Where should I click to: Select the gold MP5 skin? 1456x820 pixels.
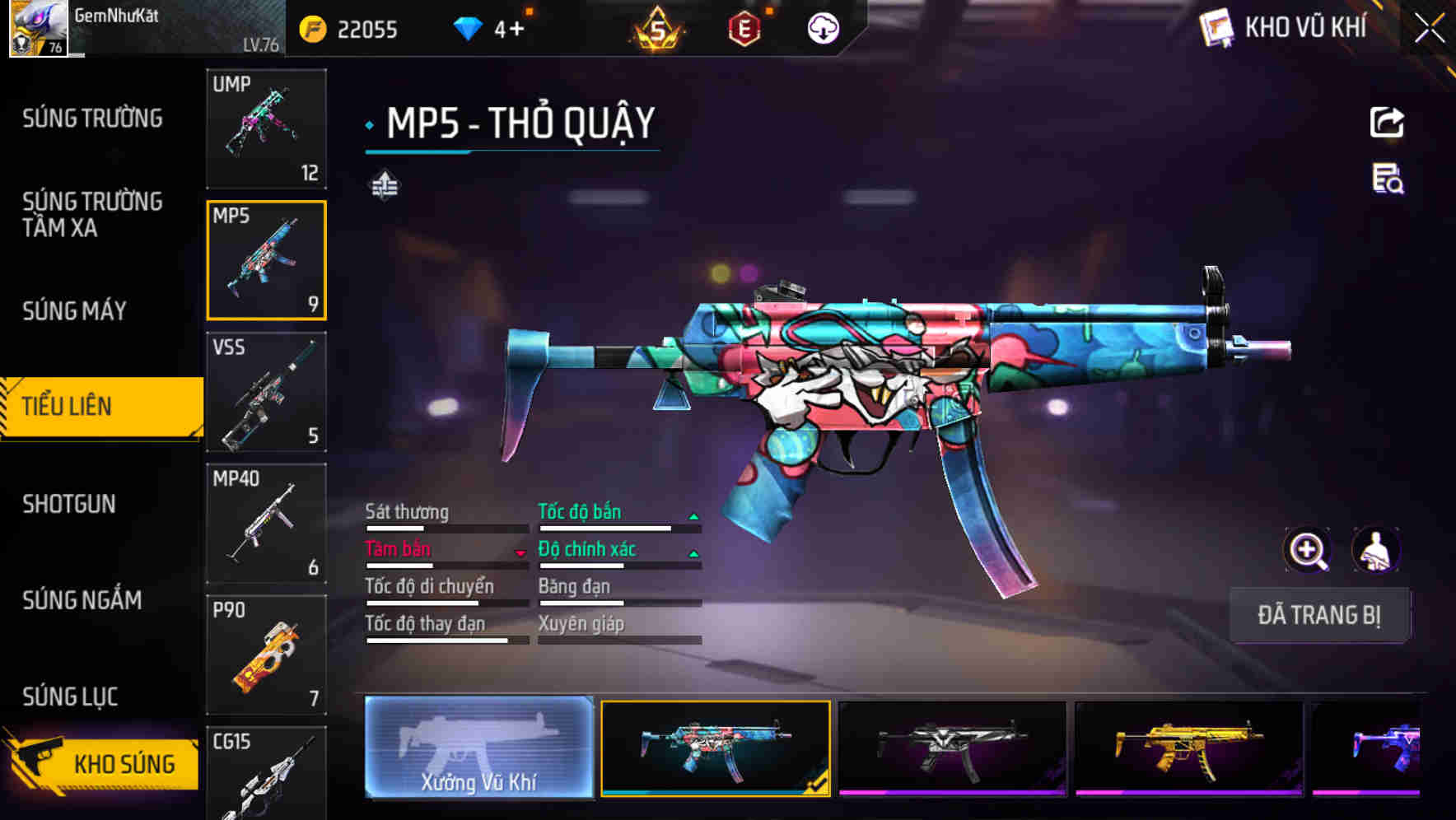[1188, 748]
